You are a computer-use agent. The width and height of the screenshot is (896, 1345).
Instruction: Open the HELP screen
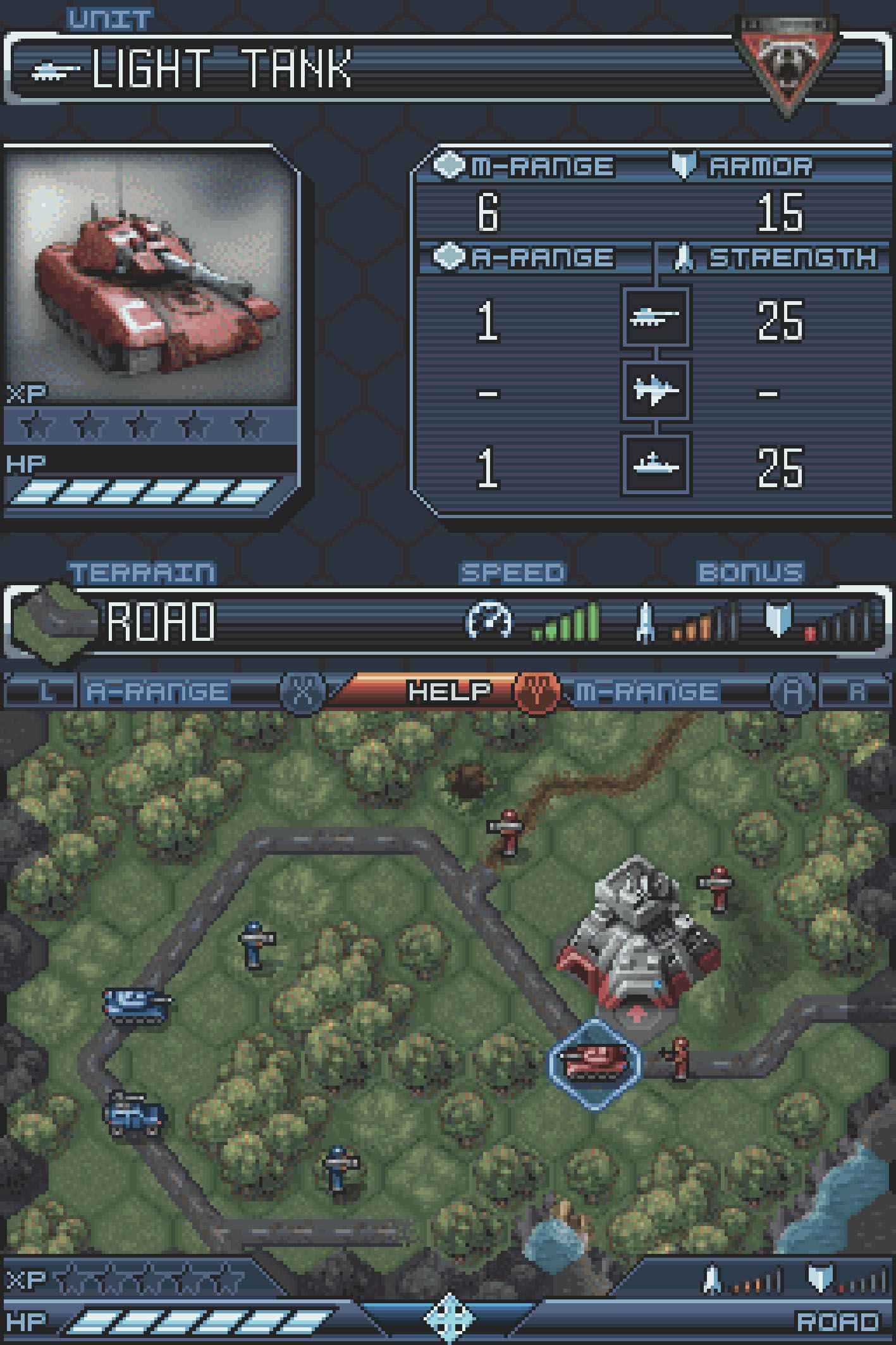(x=449, y=691)
